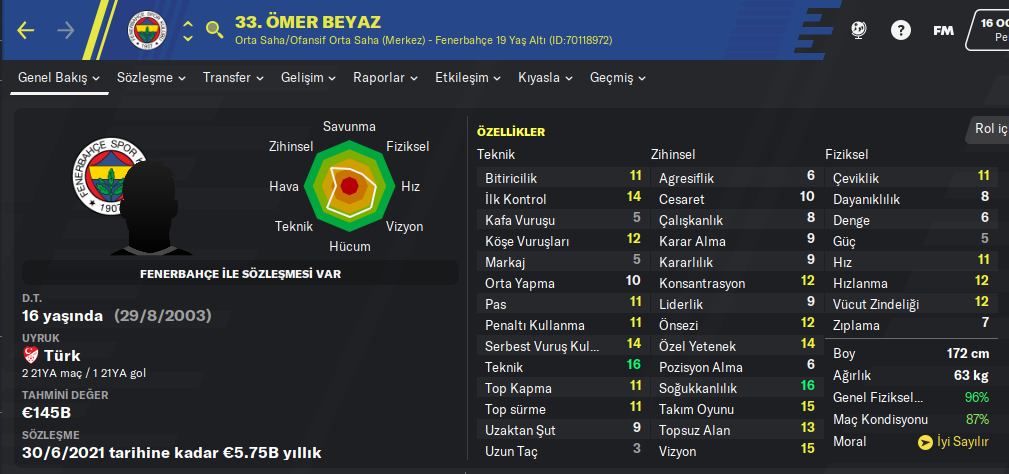Open the Kıyasla dropdown menu

click(545, 77)
